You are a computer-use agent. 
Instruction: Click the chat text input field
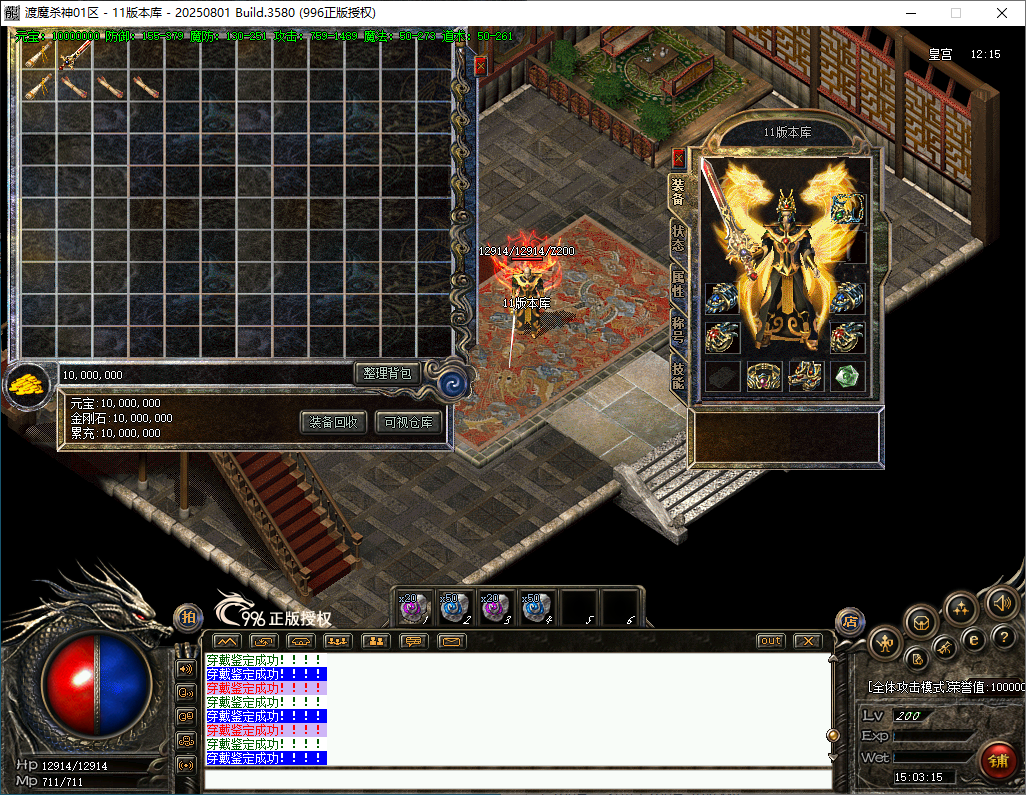515,779
